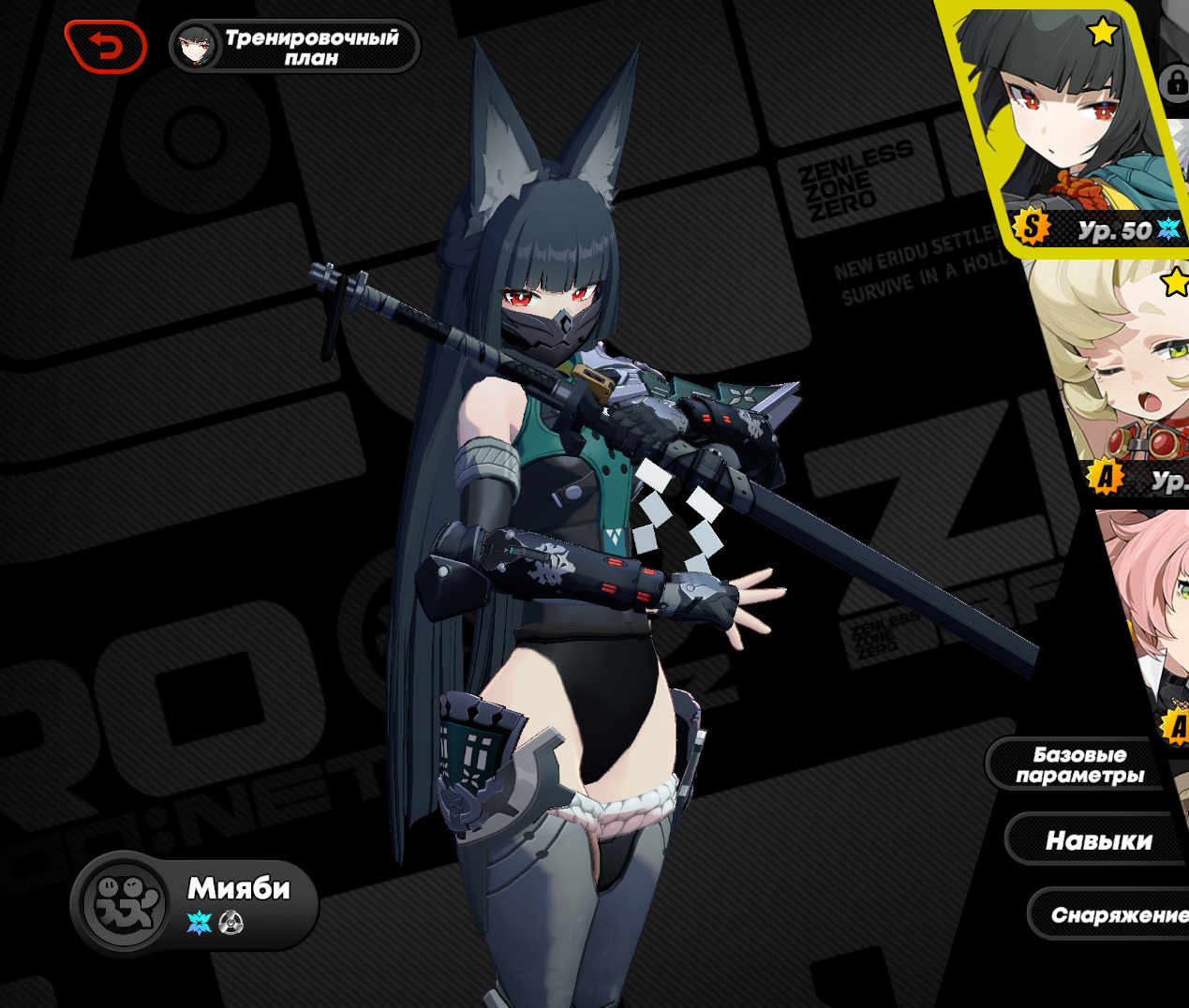Show the Снаряжение equipment tab
Image resolution: width=1189 pixels, height=1008 pixels.
[1115, 914]
